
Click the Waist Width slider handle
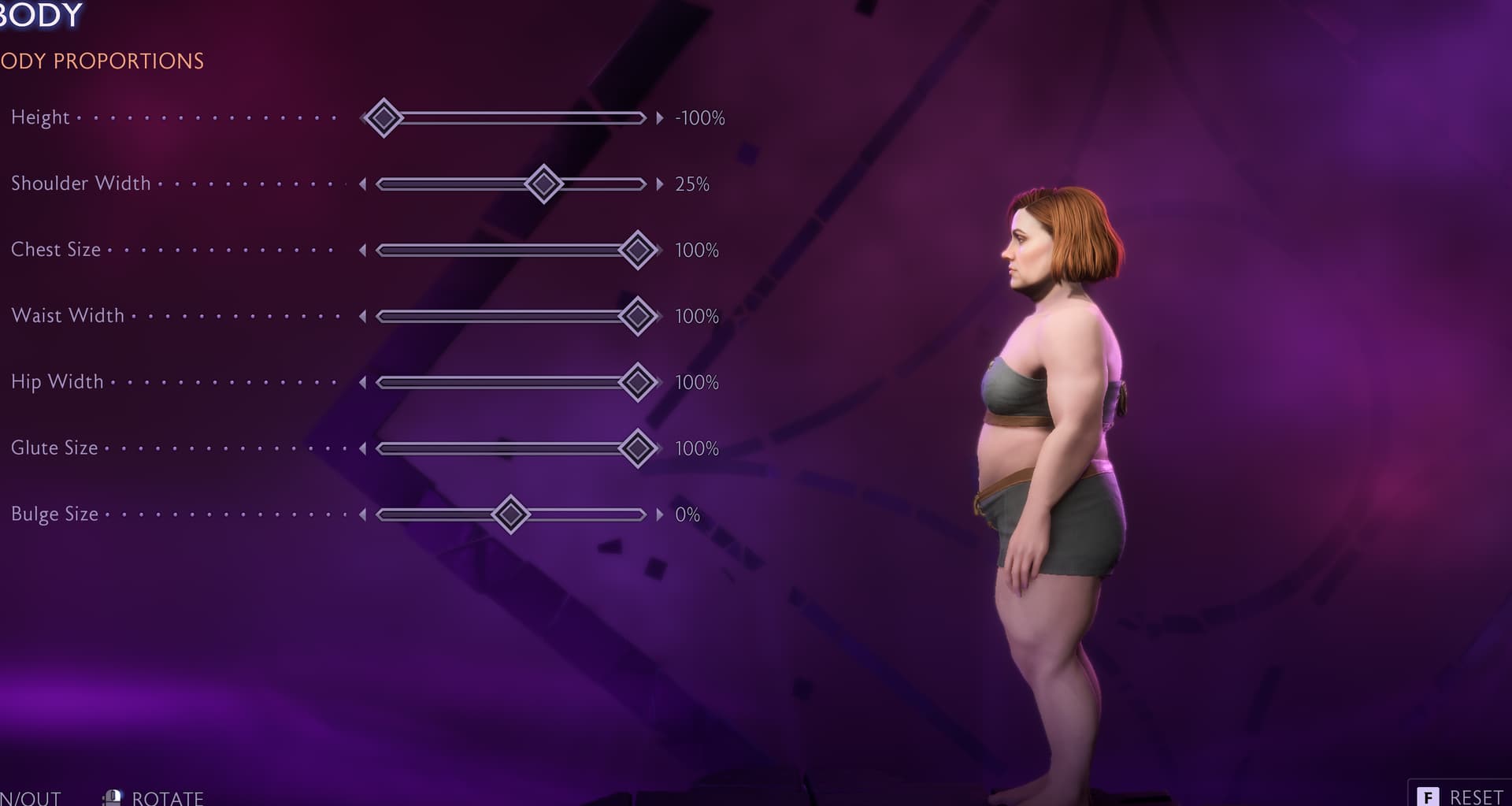coord(638,317)
